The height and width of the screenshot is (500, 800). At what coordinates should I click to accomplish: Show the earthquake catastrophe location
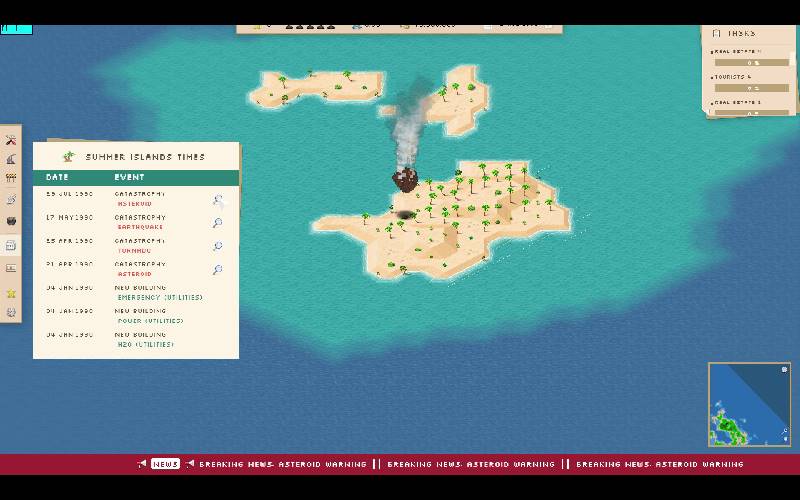217,223
